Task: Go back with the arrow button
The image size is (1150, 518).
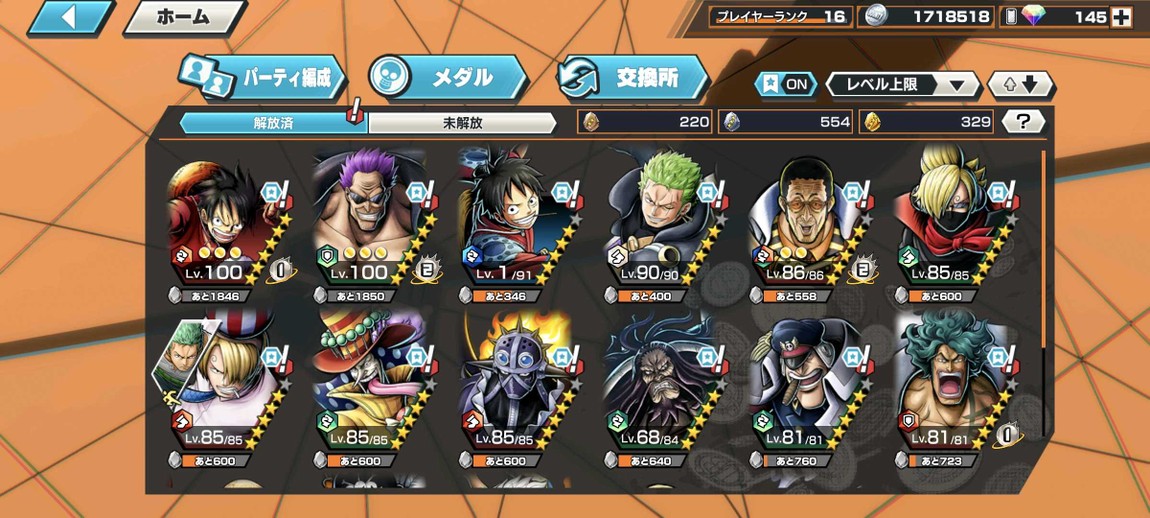Action: (x=69, y=17)
